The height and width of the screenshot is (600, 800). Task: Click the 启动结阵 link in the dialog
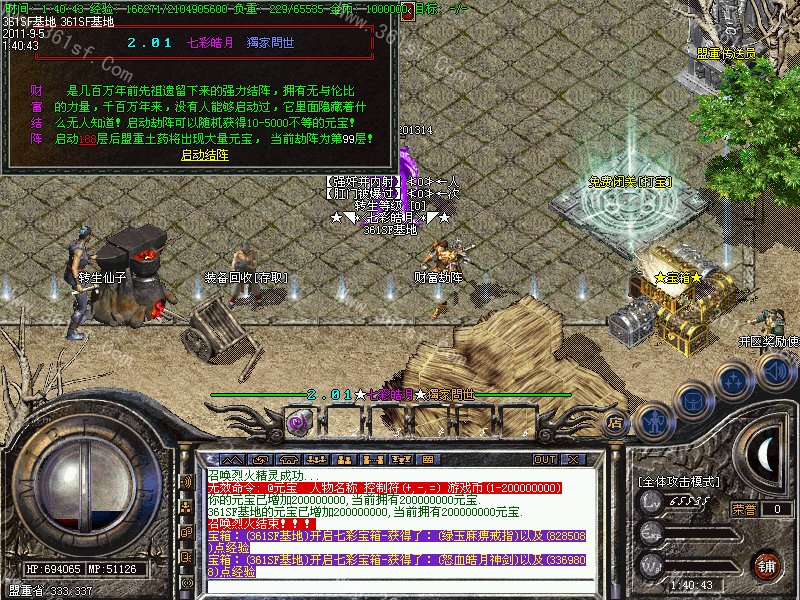click(x=202, y=155)
